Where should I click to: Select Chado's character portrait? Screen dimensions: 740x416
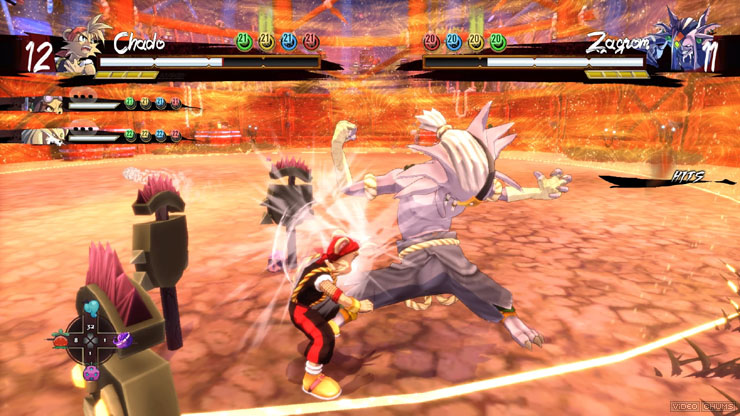tap(80, 52)
